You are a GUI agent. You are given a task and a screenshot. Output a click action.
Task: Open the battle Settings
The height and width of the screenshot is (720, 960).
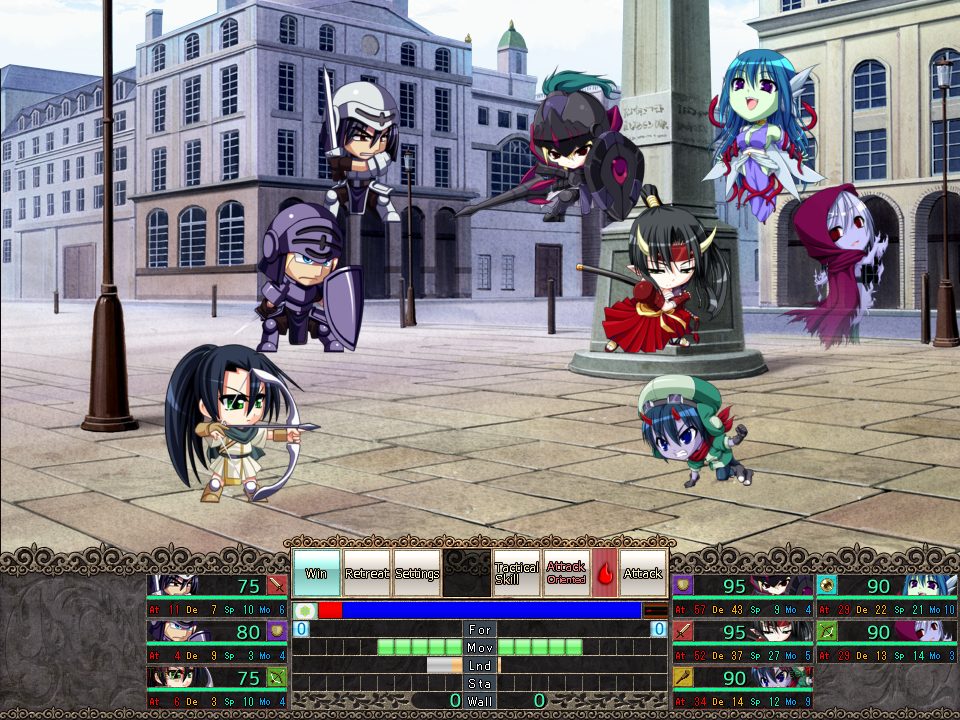(x=417, y=573)
